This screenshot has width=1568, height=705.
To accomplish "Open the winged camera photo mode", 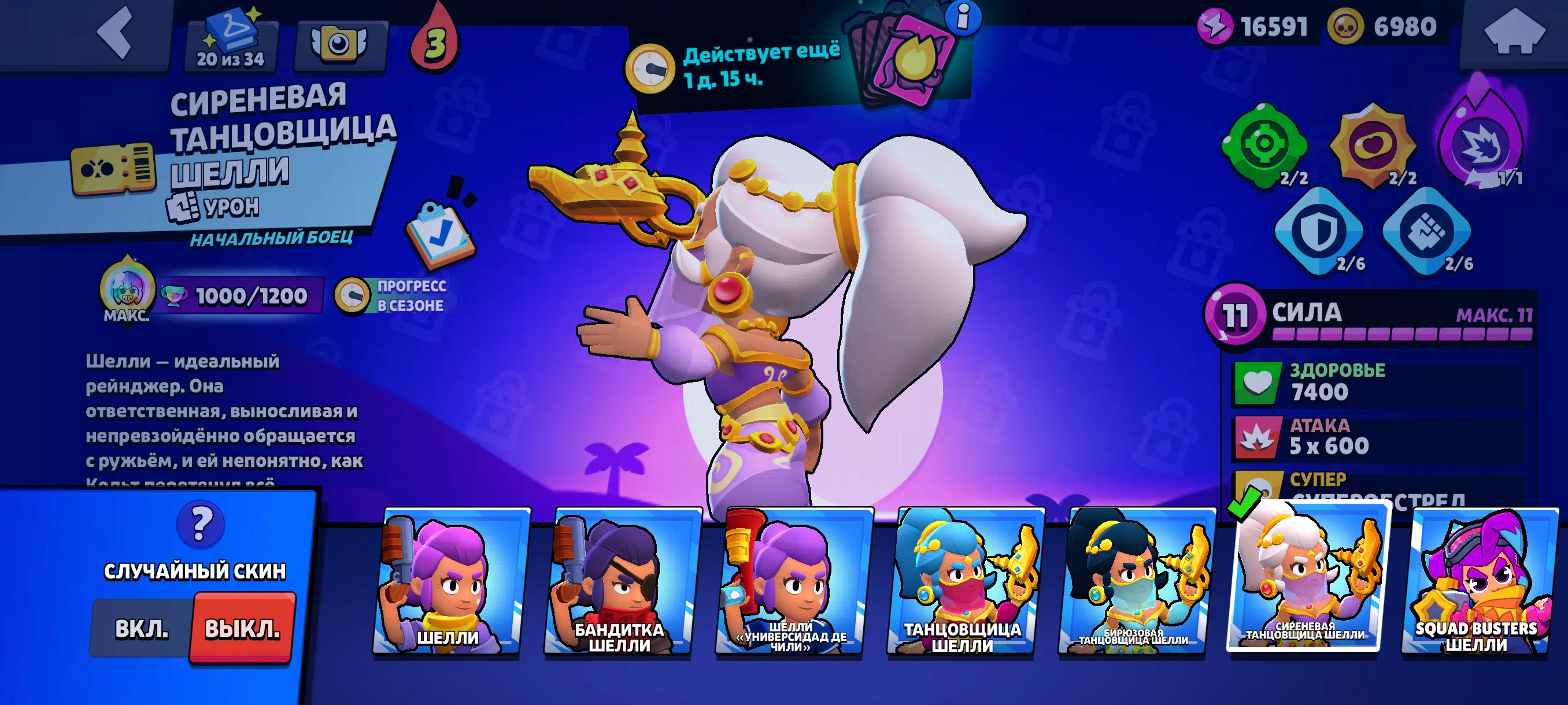I will (339, 44).
